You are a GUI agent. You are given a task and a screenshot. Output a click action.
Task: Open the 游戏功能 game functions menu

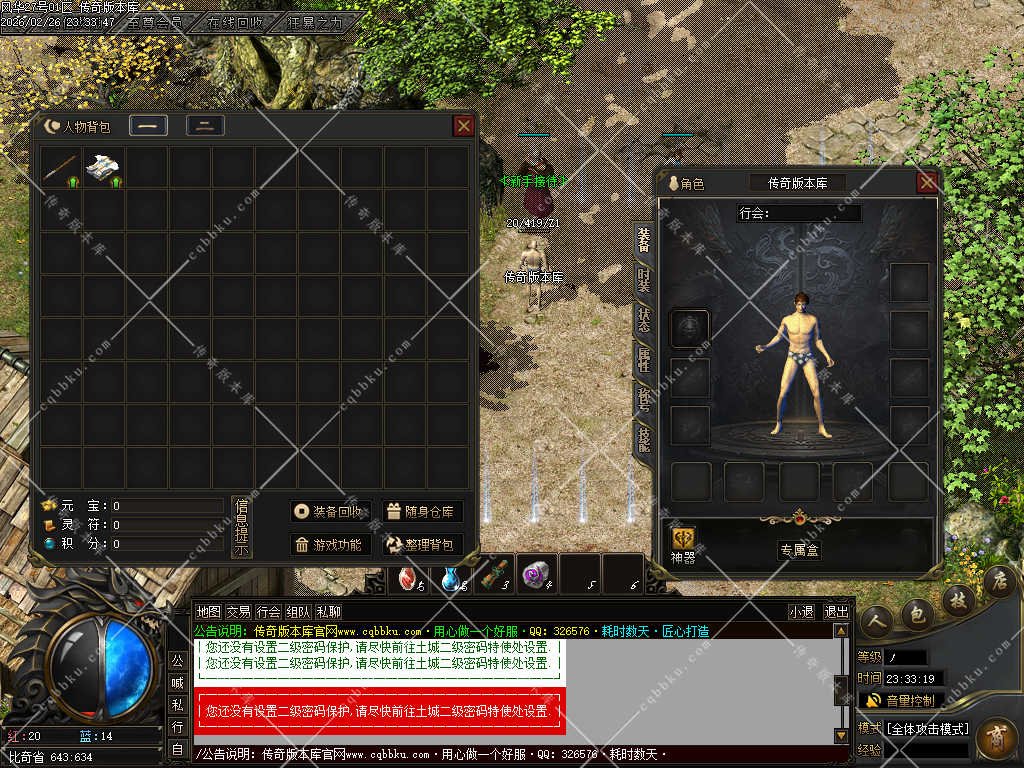tap(332, 545)
